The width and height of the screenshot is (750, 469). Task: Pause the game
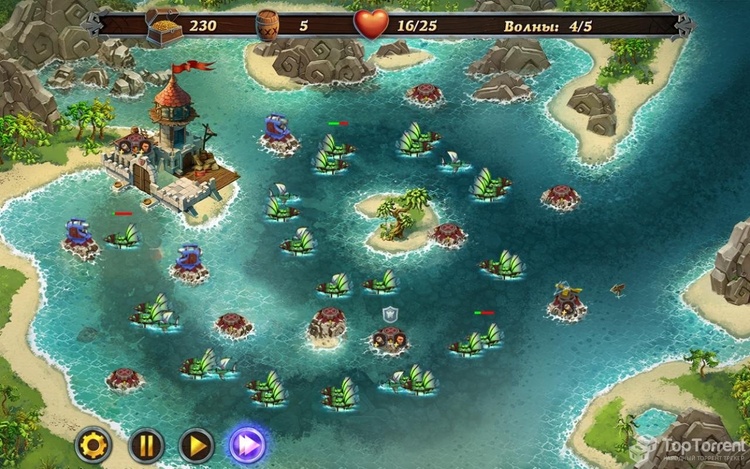(145, 444)
